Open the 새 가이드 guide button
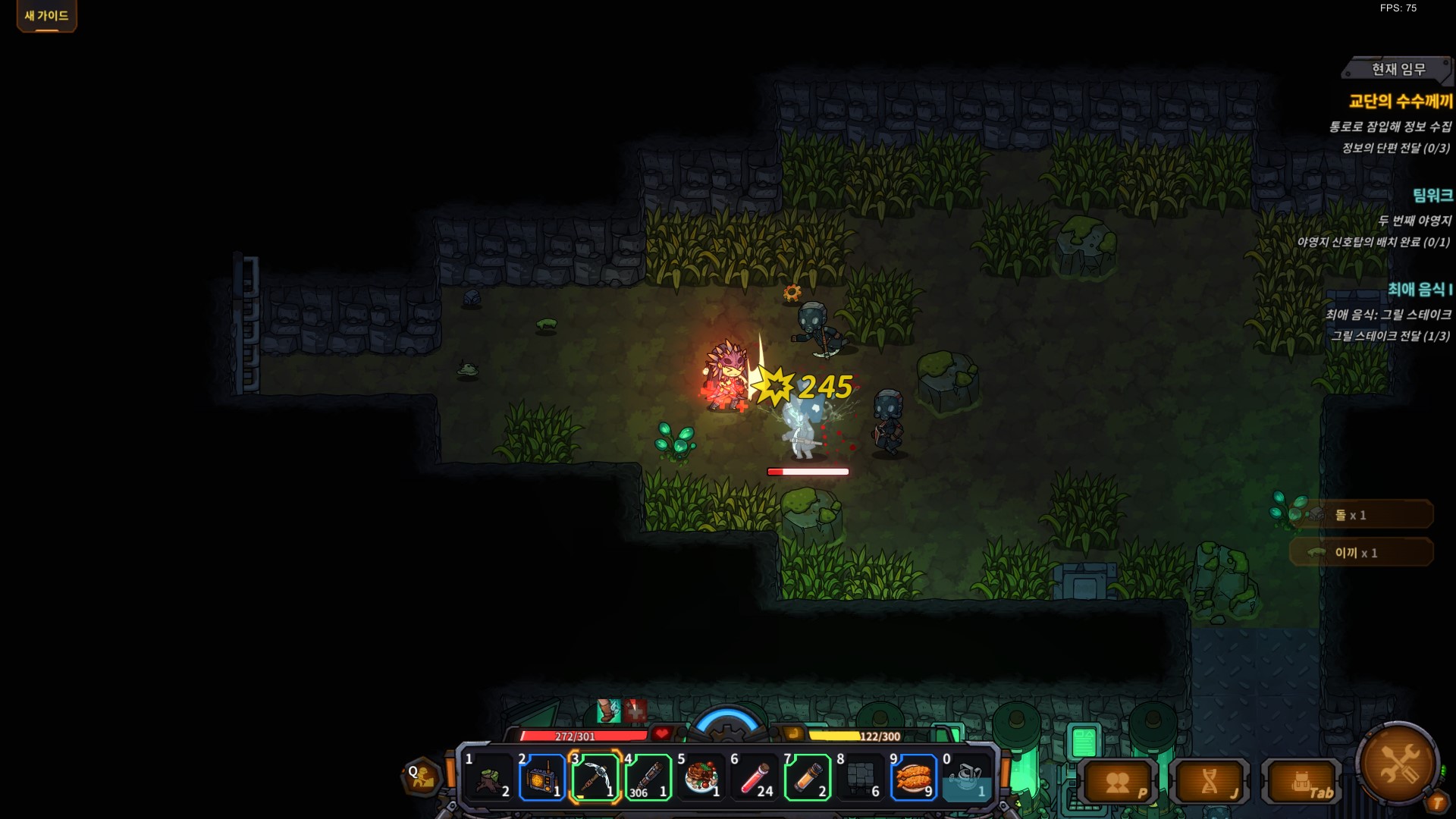The width and height of the screenshot is (1456, 819). (46, 16)
